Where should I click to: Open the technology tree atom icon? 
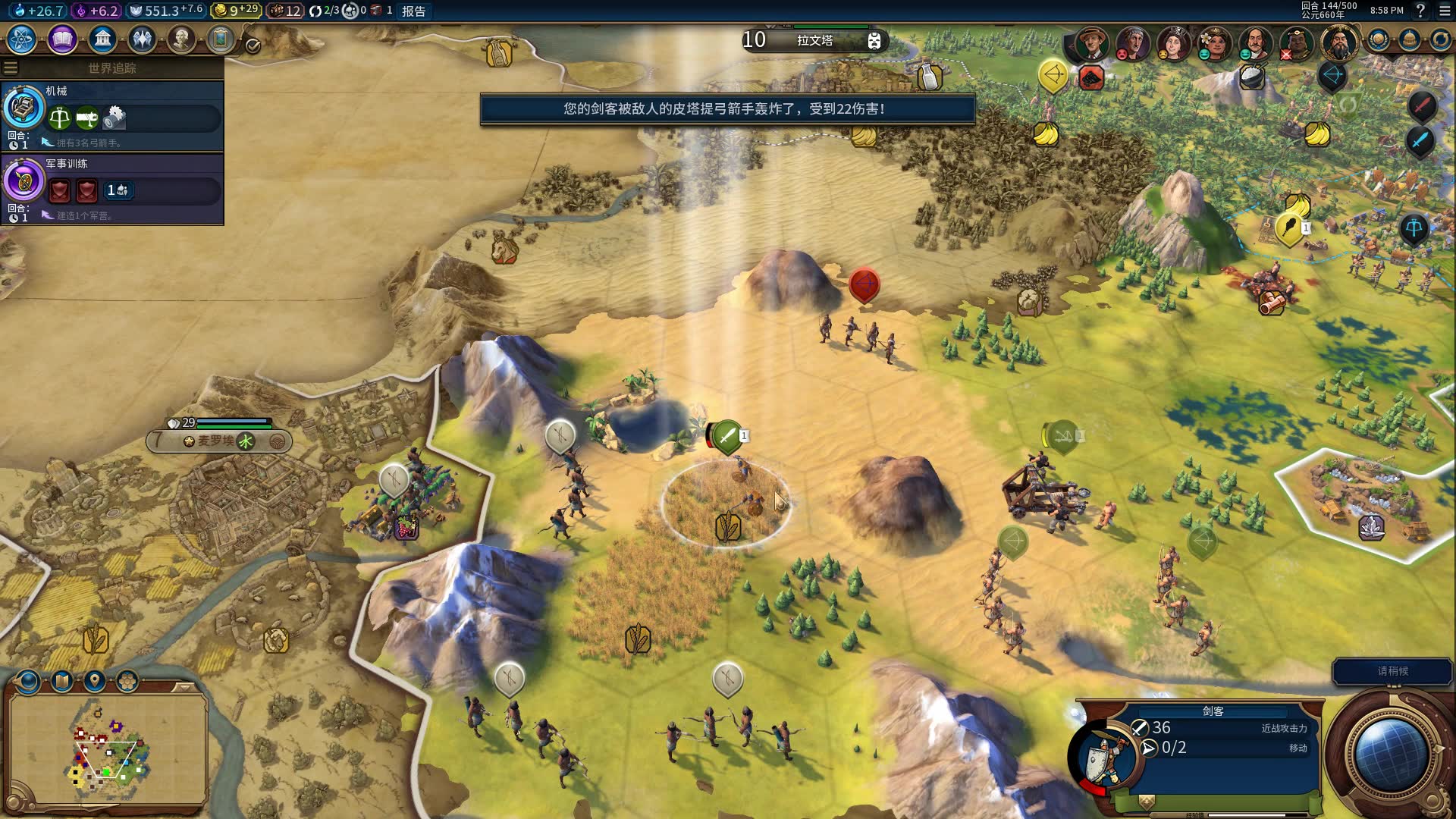(22, 39)
